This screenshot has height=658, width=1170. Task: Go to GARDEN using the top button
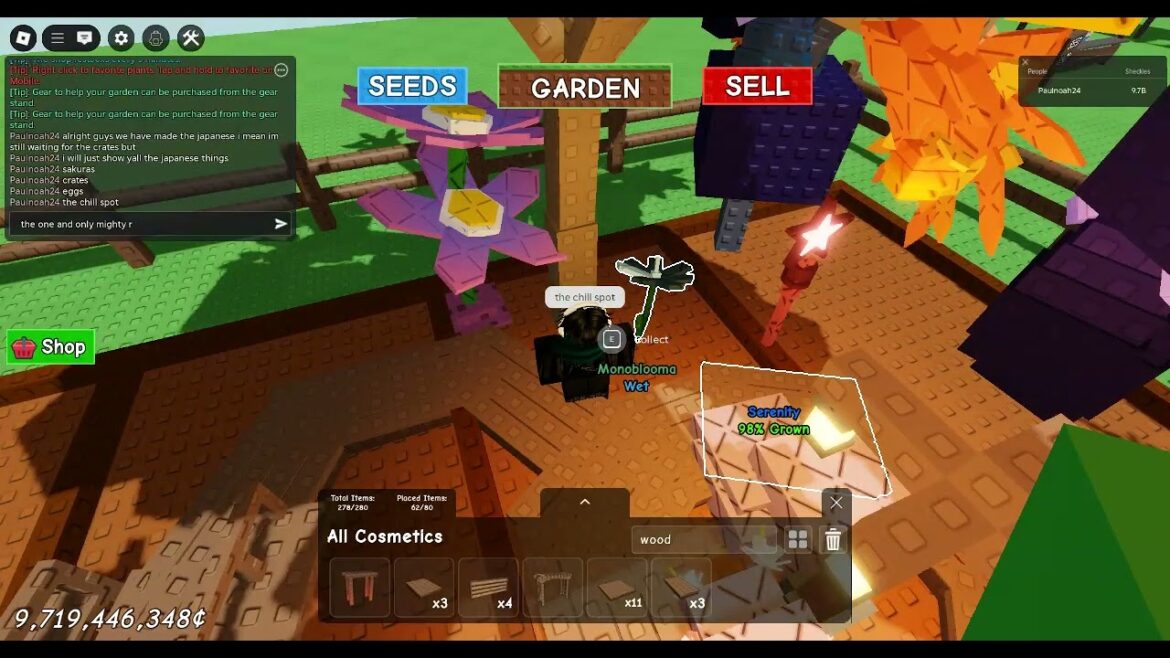[585, 88]
